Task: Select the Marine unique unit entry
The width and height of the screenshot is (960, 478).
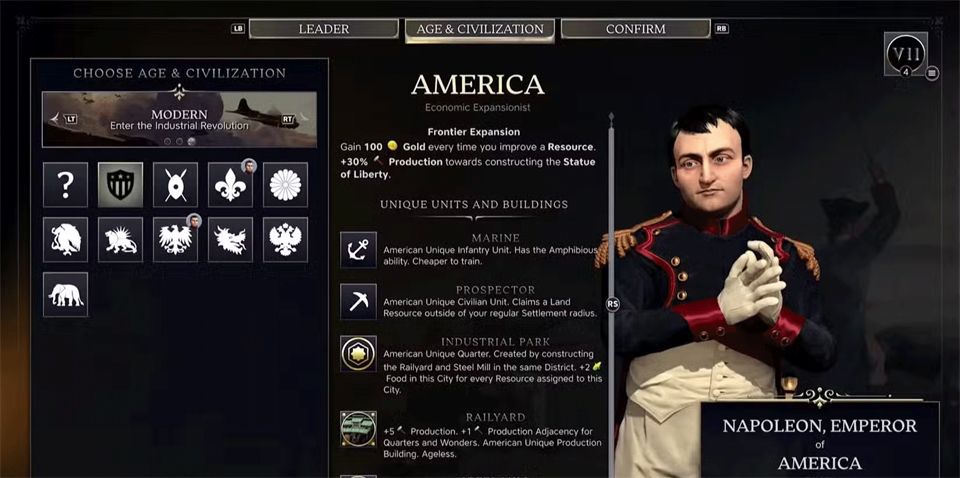Action: pos(358,249)
